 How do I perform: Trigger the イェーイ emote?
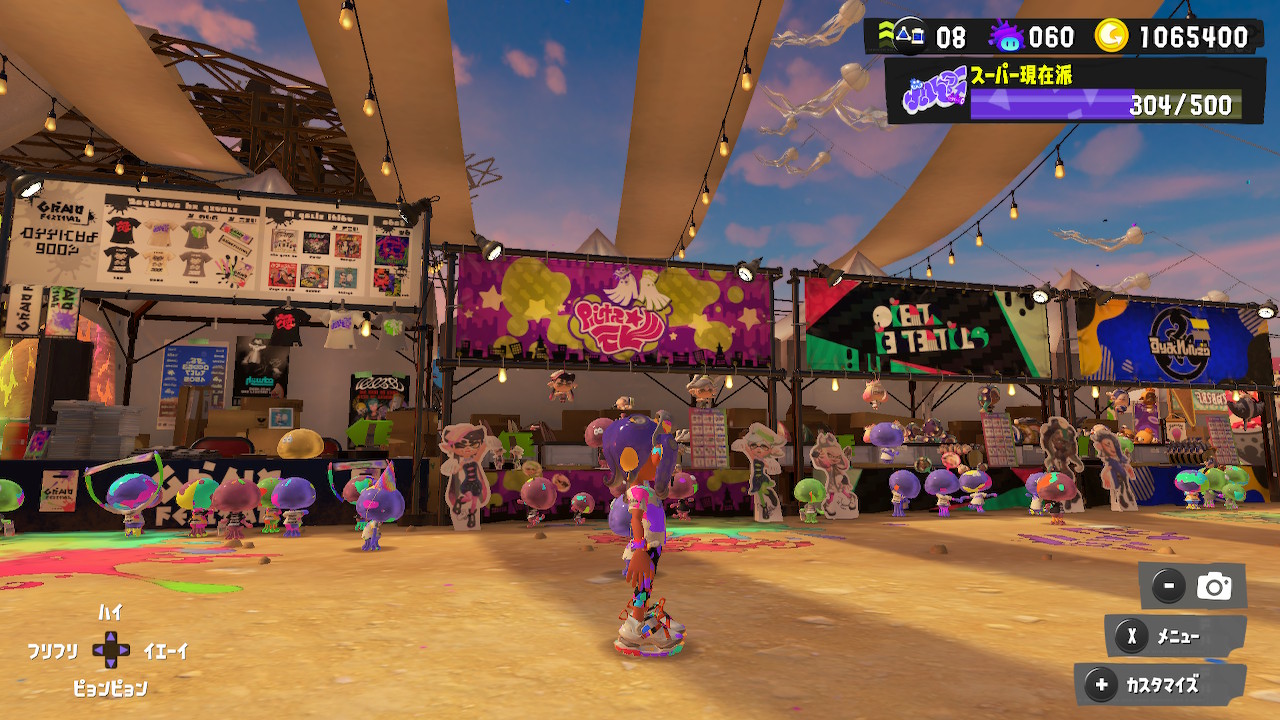click(166, 651)
